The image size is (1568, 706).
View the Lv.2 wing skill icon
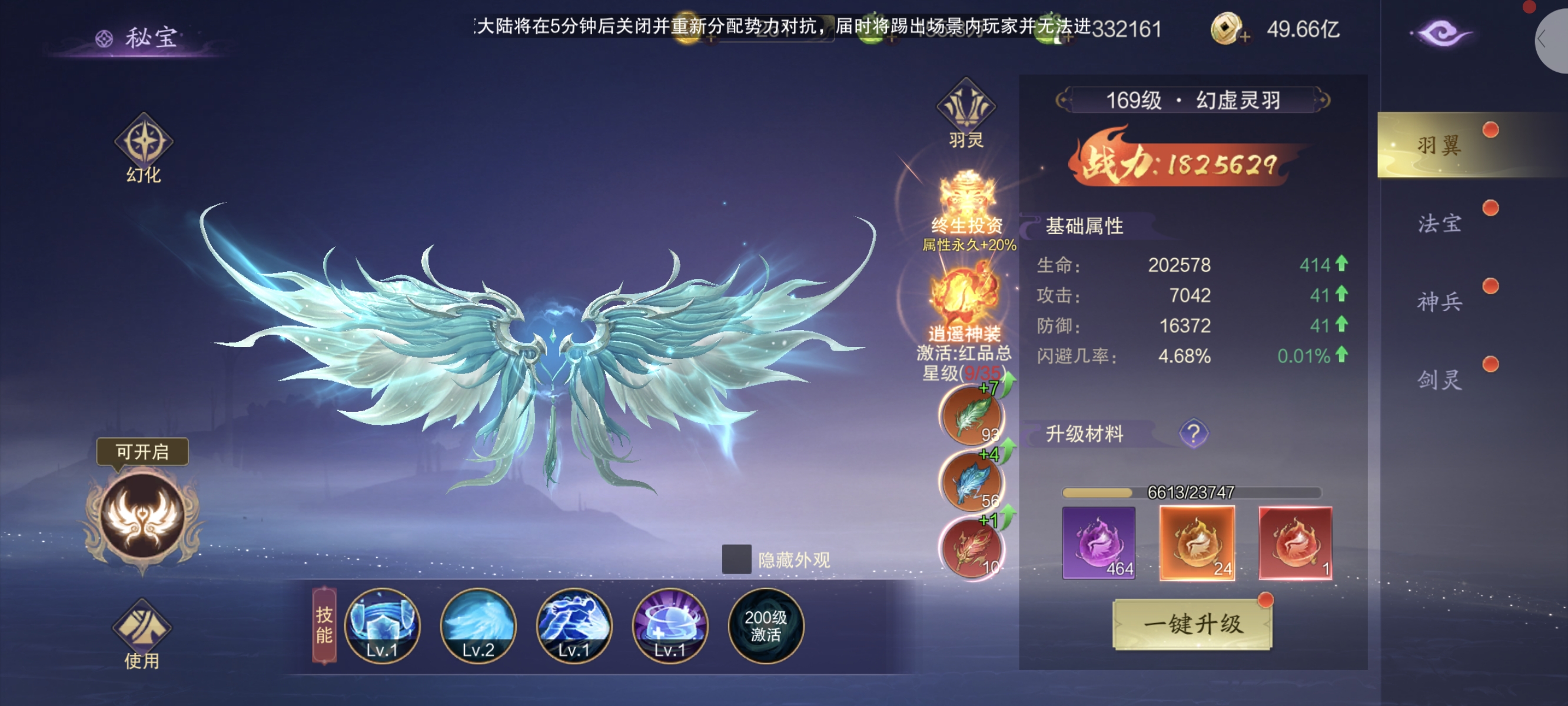pyautogui.click(x=478, y=625)
